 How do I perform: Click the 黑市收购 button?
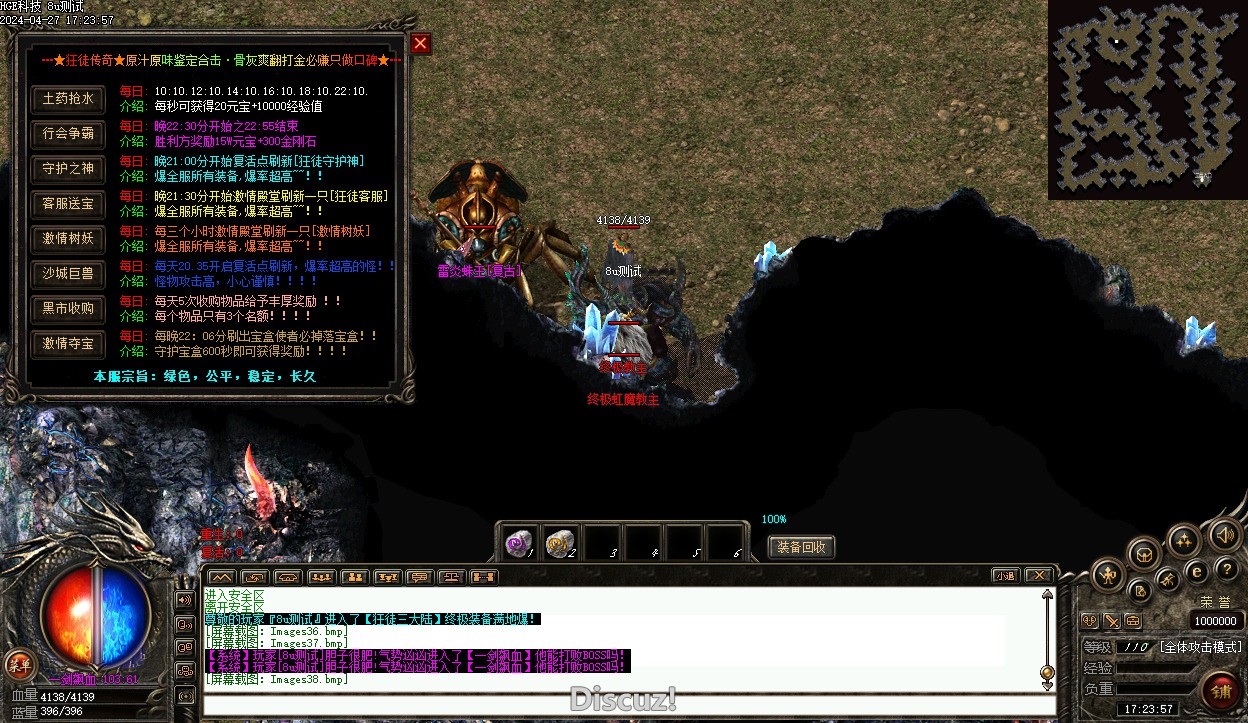[68, 309]
